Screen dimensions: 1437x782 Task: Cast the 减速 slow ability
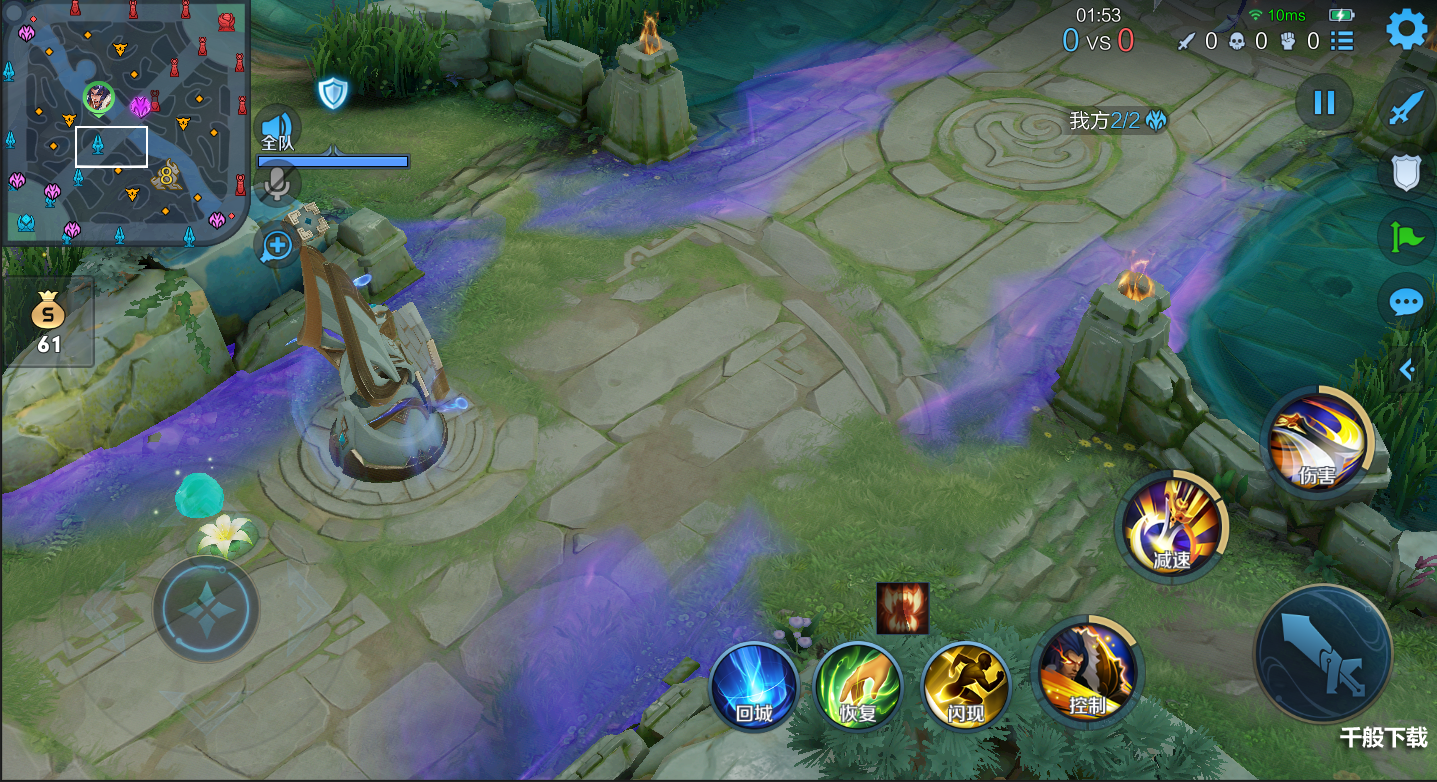point(1172,526)
